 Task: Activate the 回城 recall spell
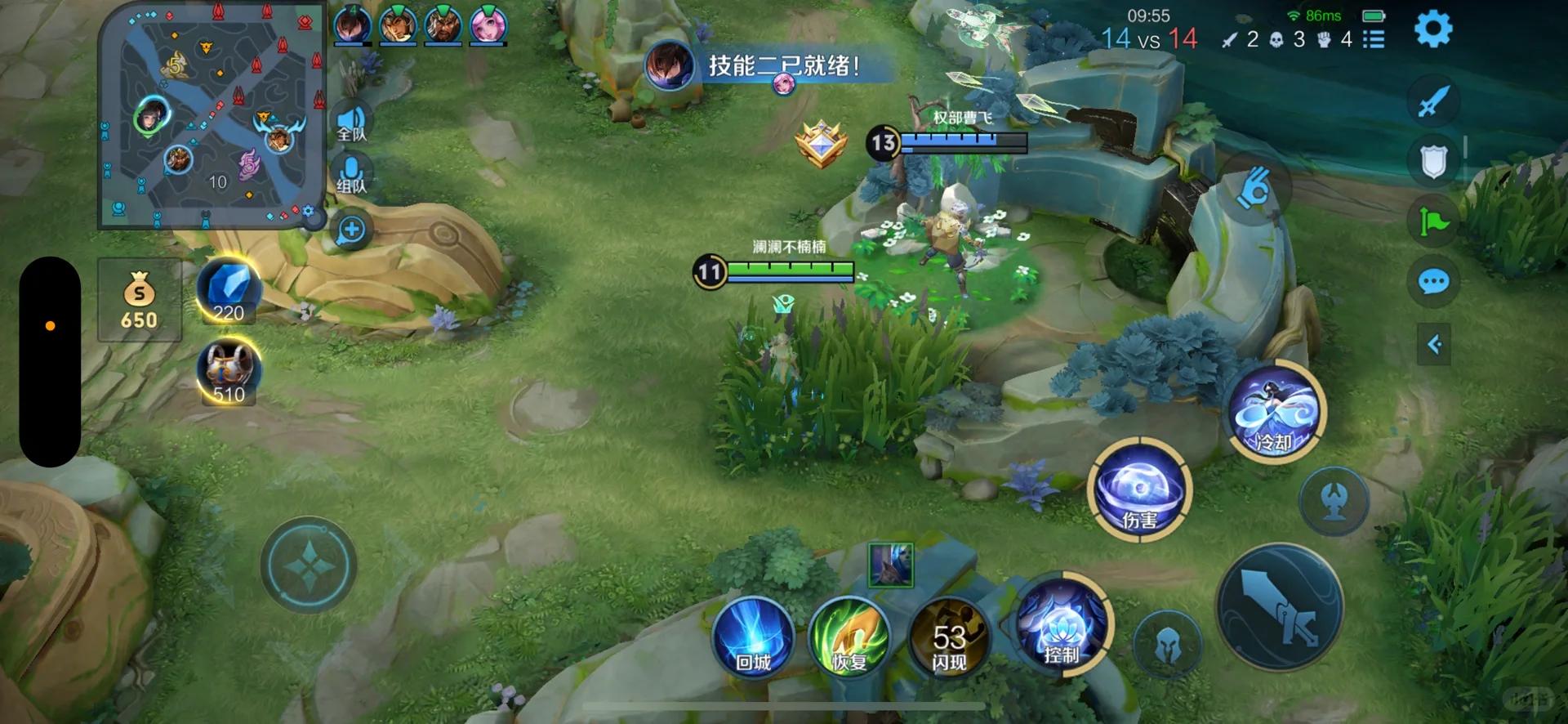point(753,638)
